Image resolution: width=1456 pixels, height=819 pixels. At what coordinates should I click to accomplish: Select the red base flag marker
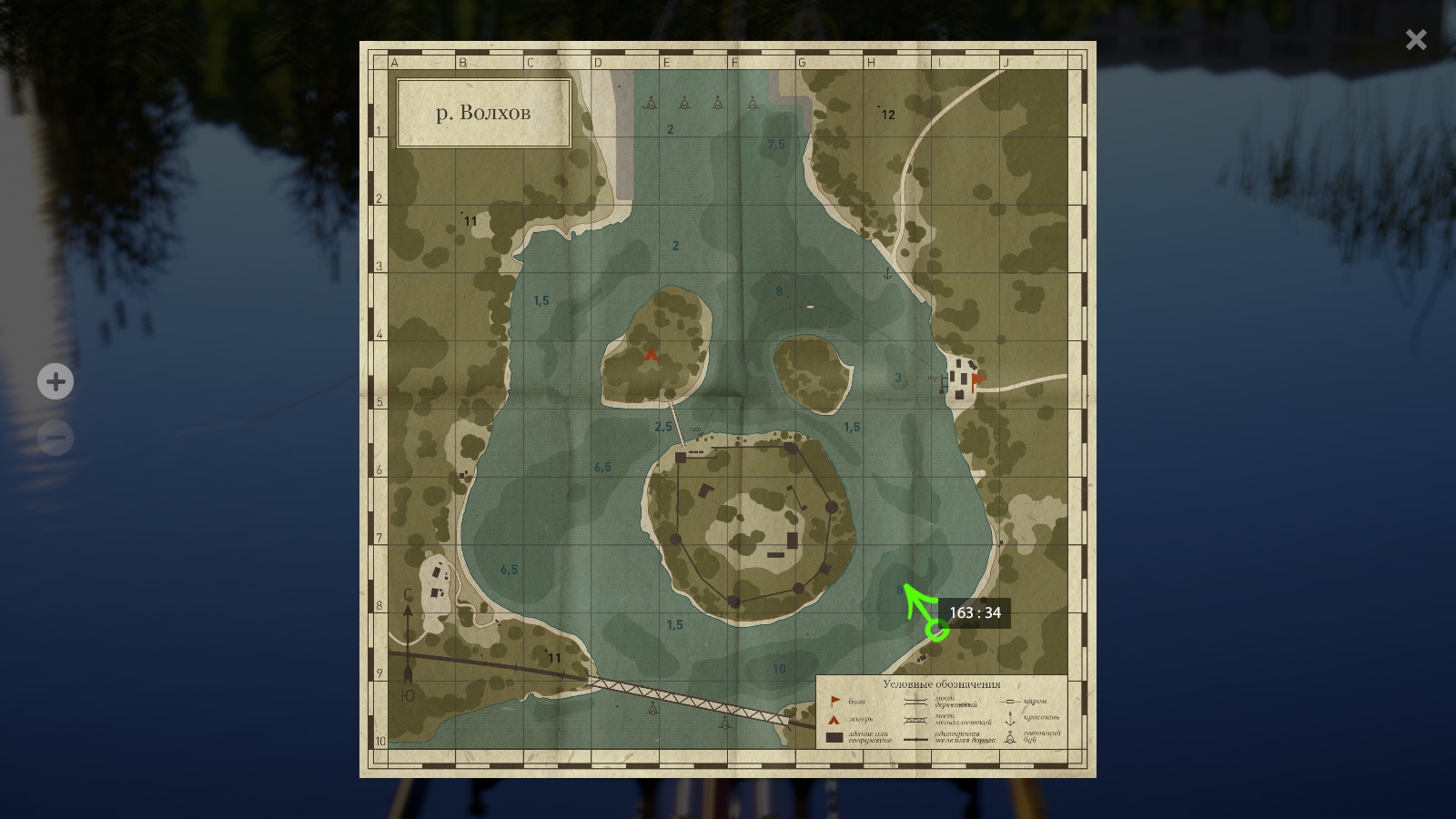coord(977,379)
